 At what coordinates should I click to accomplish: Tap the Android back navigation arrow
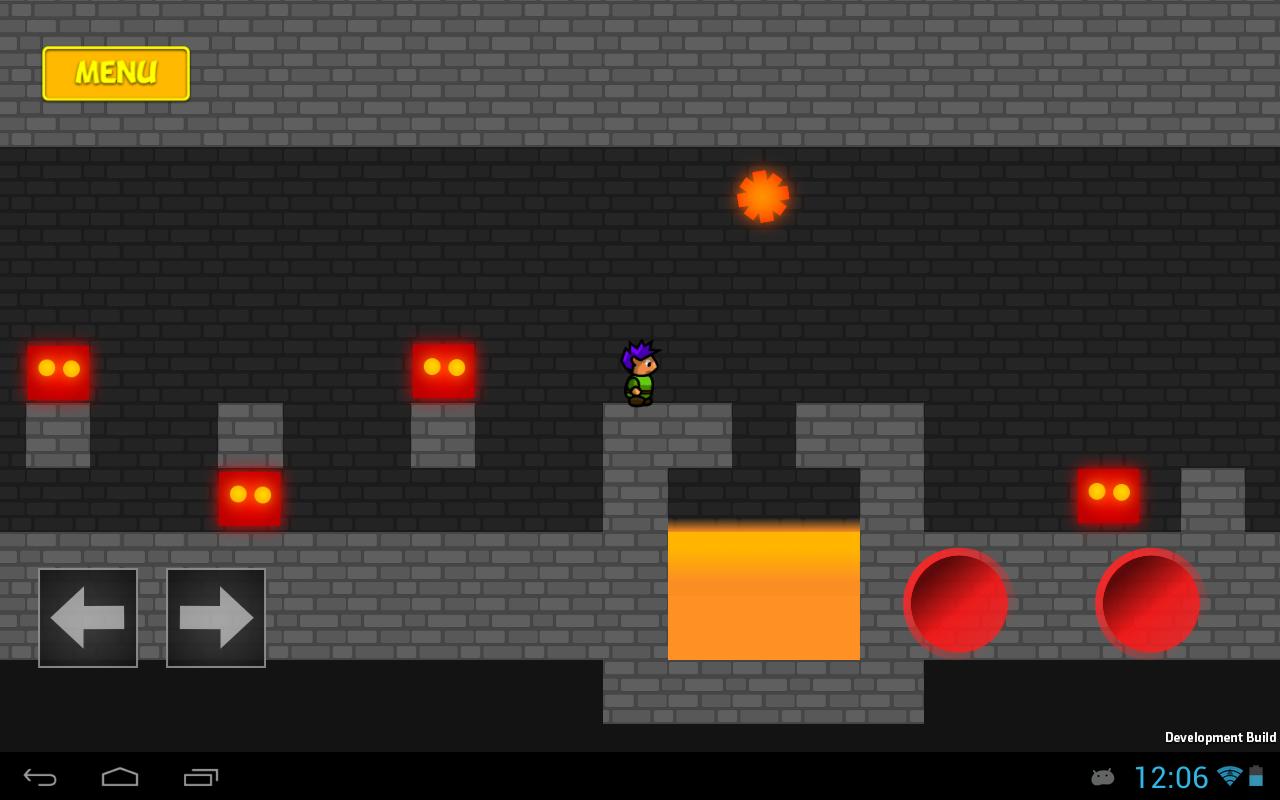[x=38, y=777]
